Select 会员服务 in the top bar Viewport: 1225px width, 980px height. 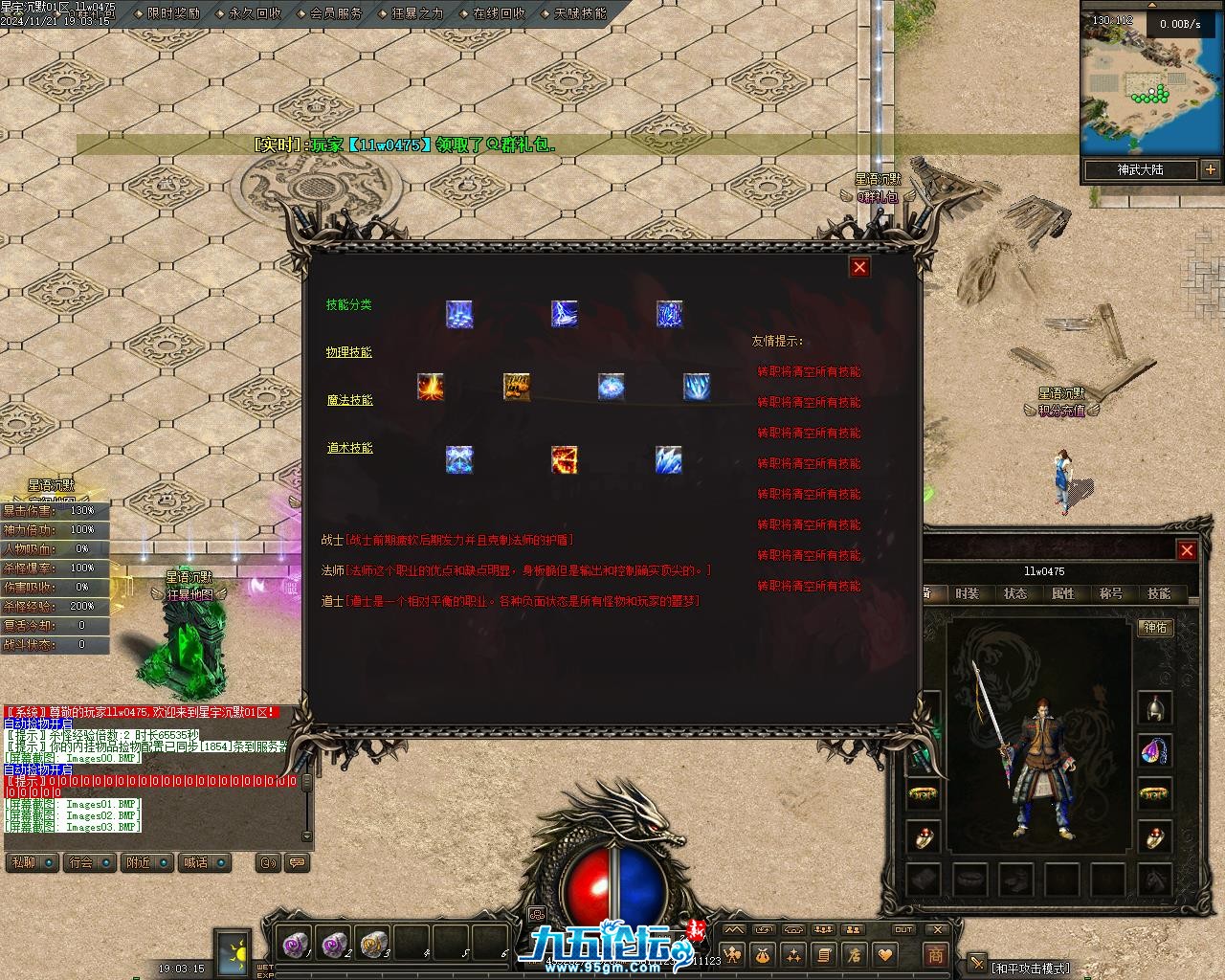click(336, 14)
